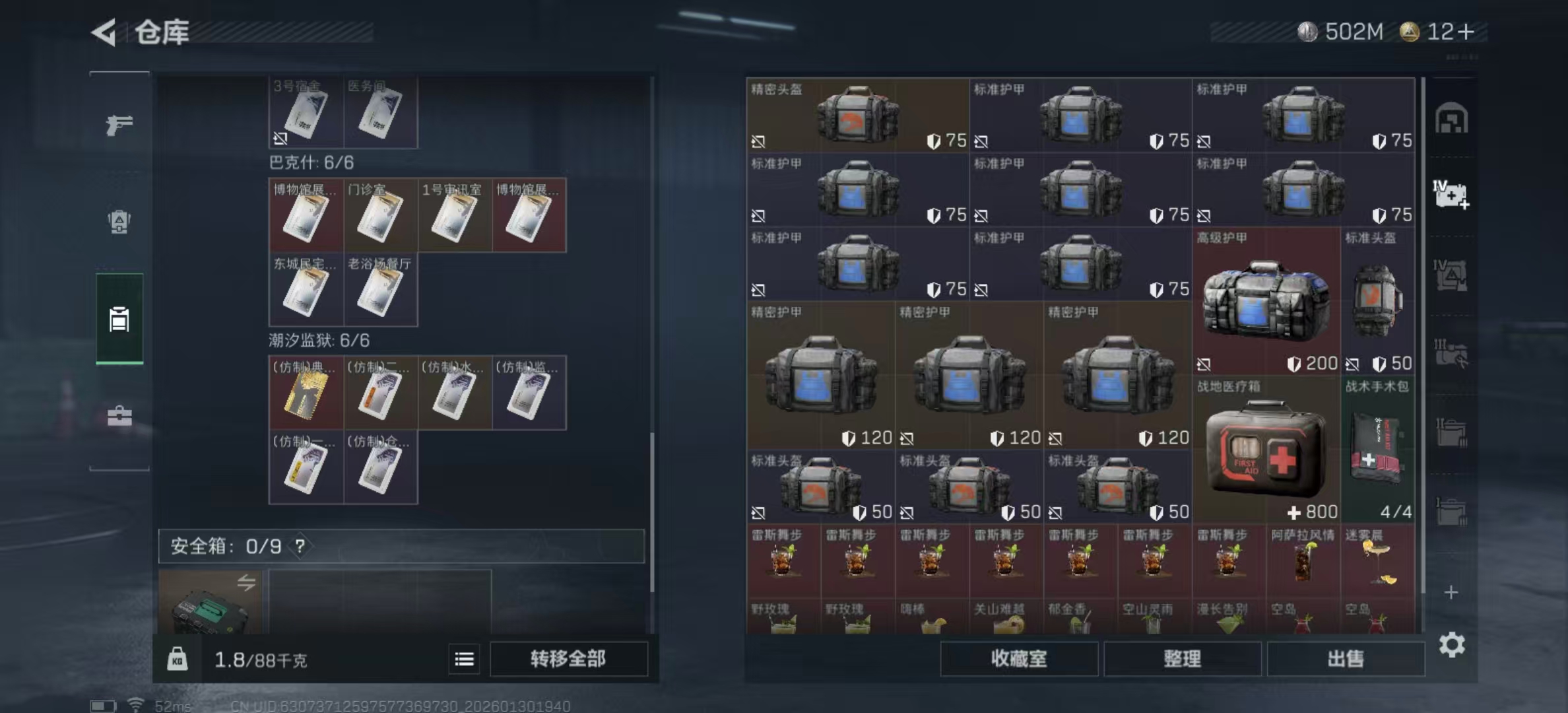Select the weapons tab icon on left sidebar

coord(119,124)
